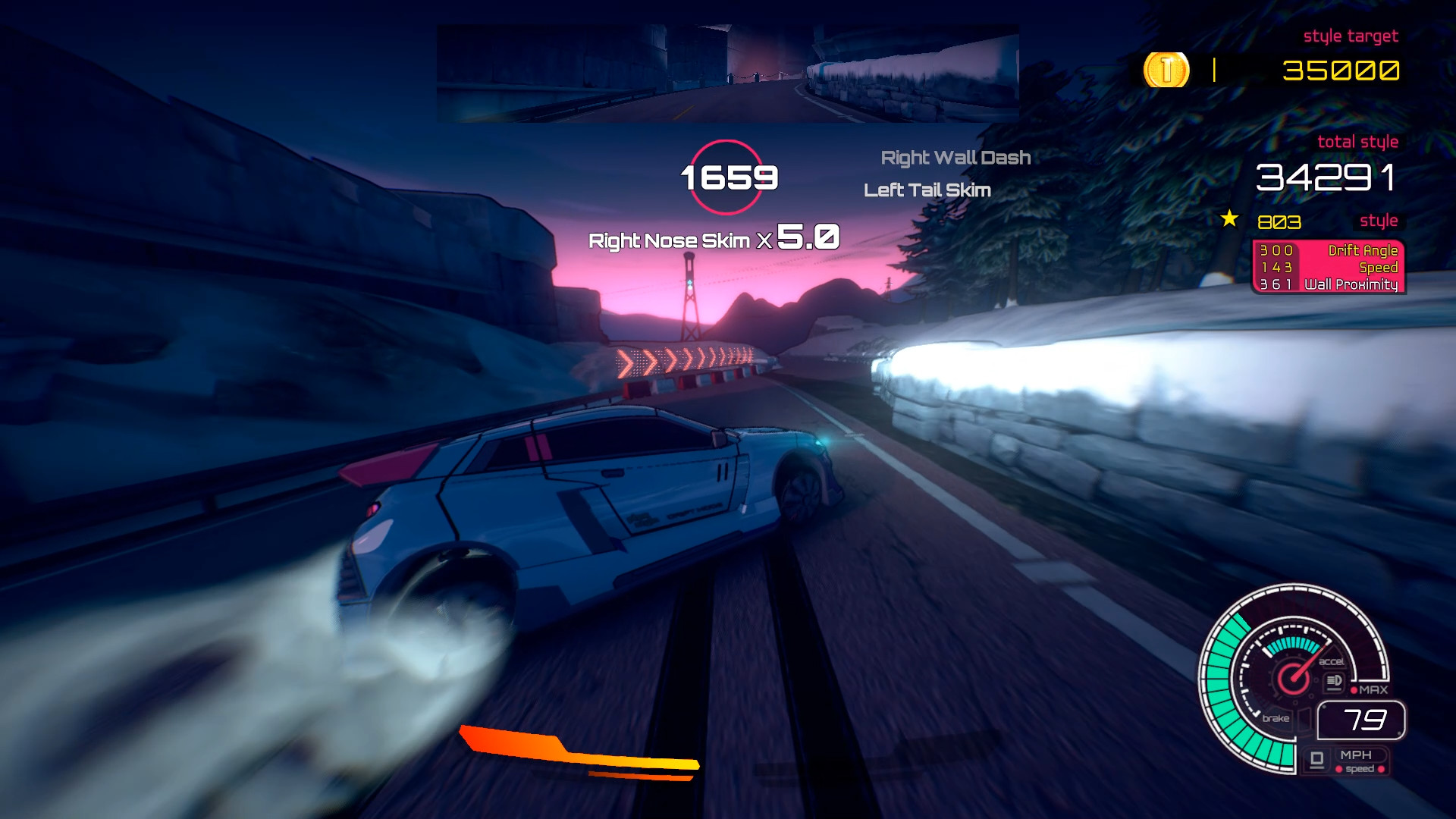Click the total style header
The height and width of the screenshot is (819, 1456).
point(1360,141)
